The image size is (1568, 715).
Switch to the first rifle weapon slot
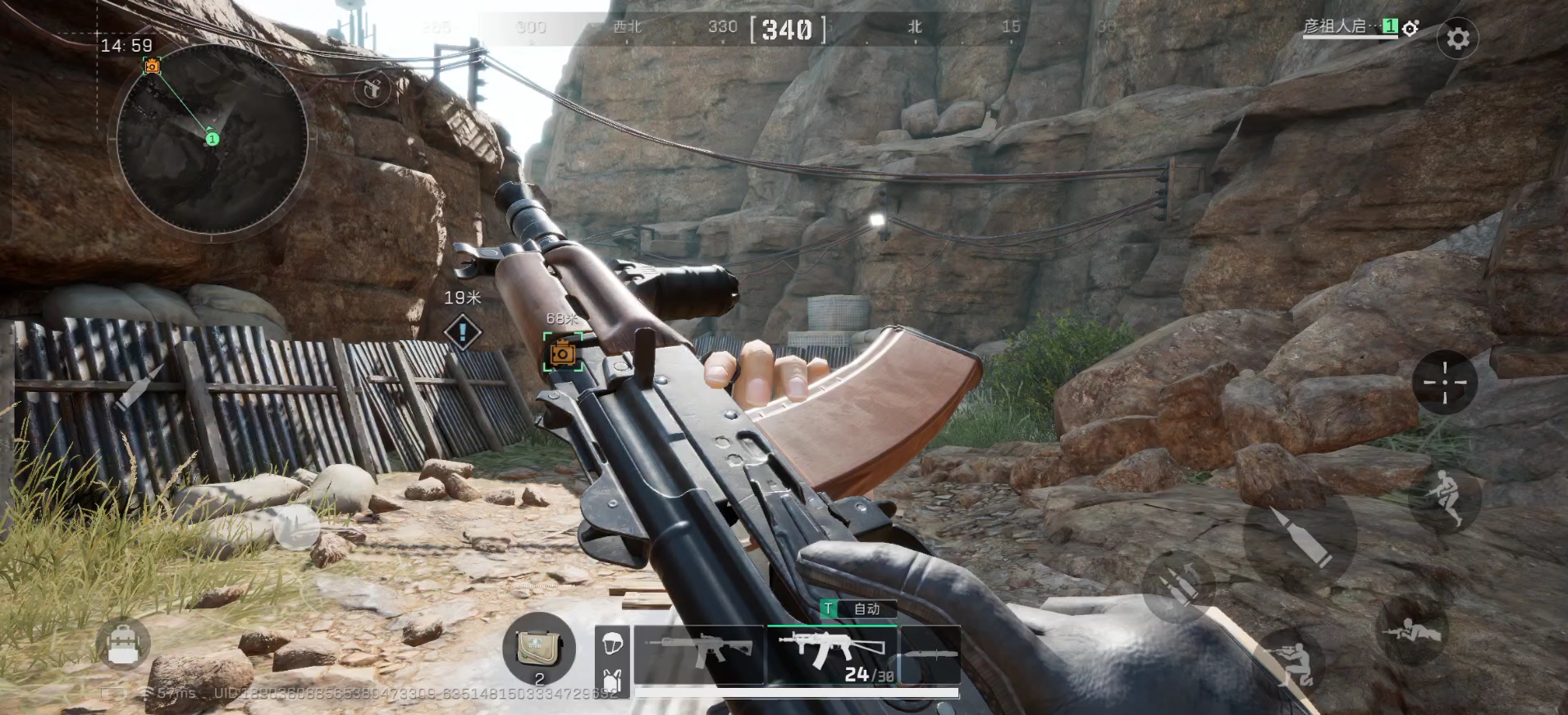(x=699, y=654)
